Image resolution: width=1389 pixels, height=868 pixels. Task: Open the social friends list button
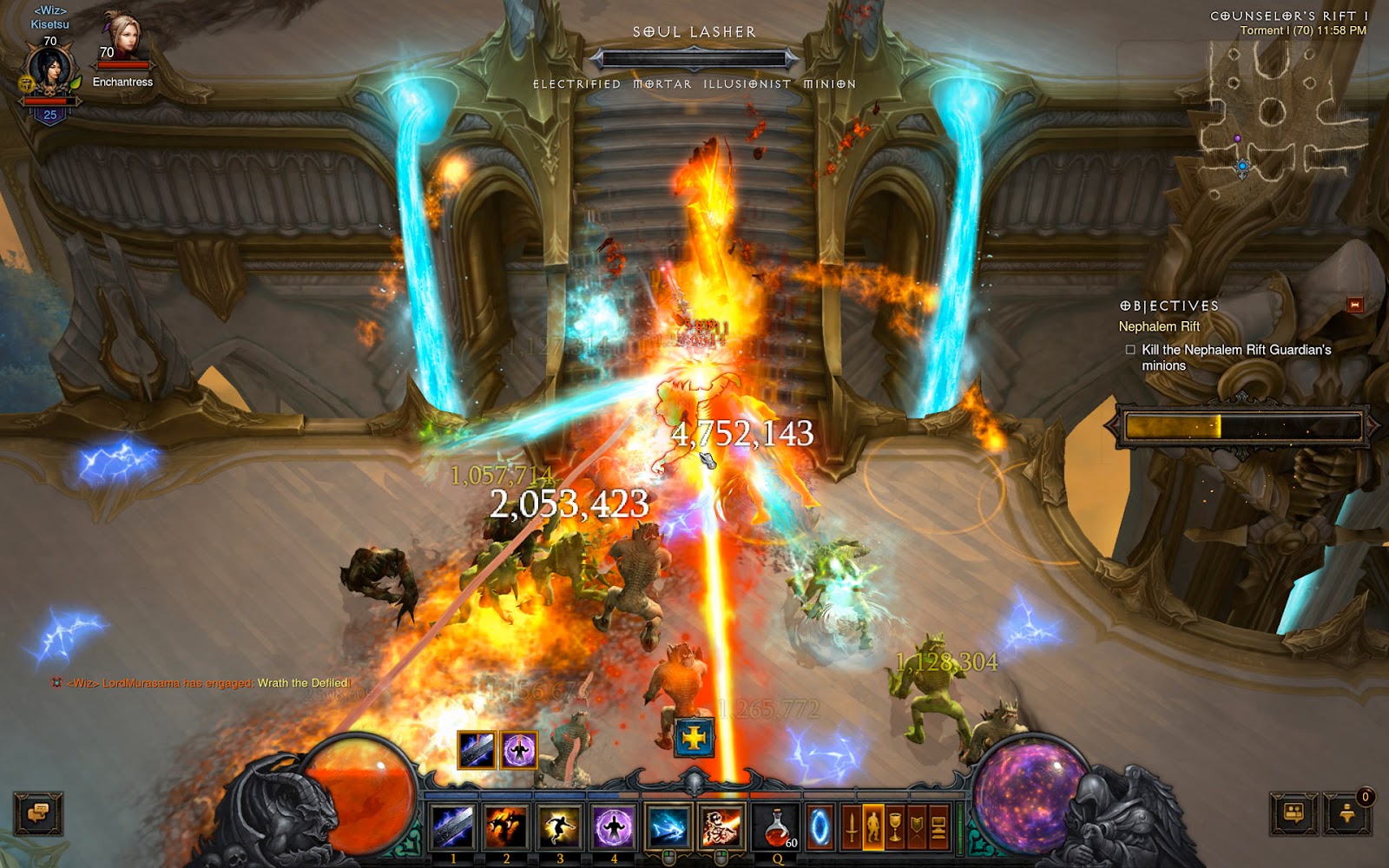[1294, 814]
